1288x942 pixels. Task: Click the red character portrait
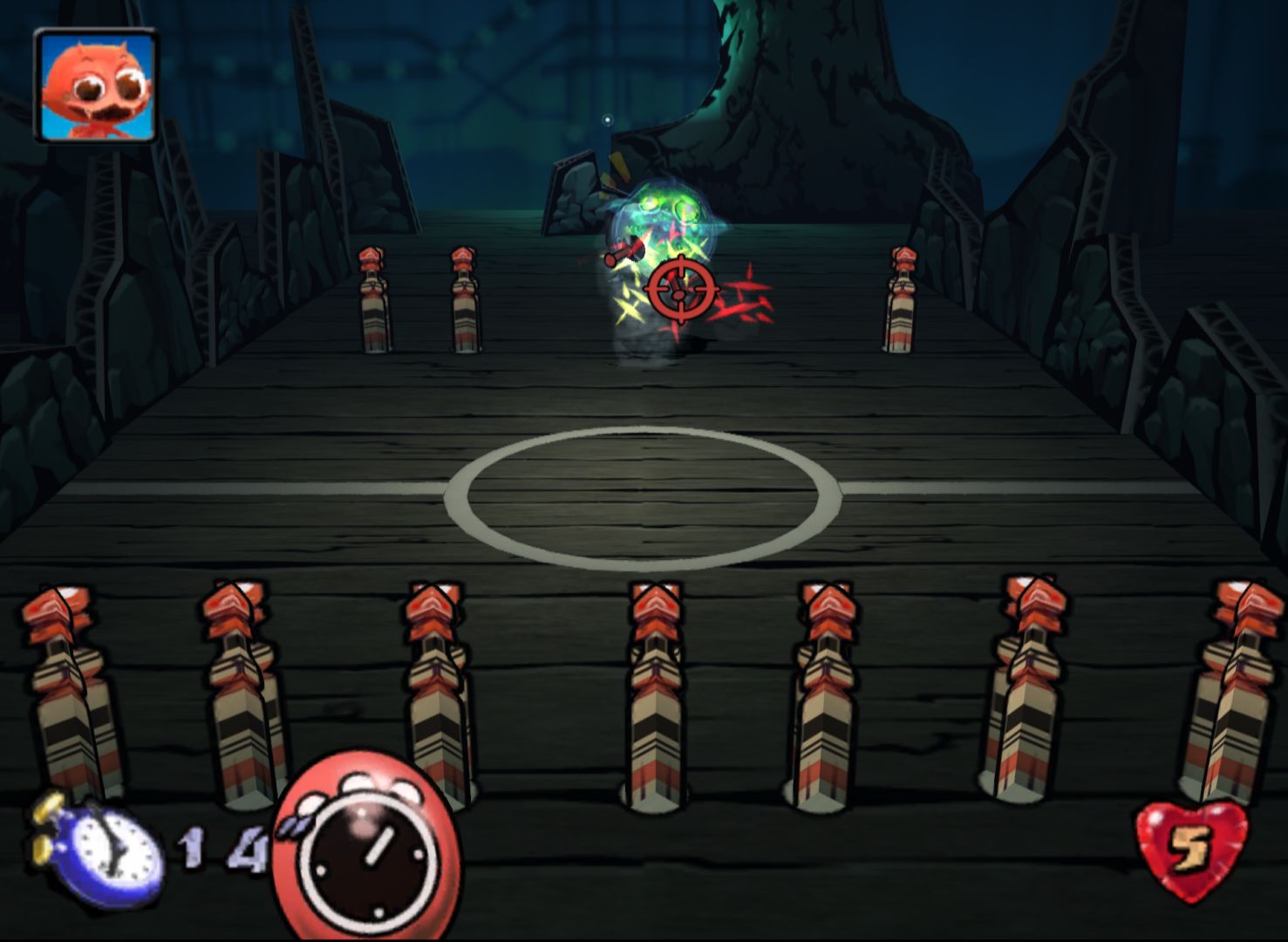click(96, 85)
